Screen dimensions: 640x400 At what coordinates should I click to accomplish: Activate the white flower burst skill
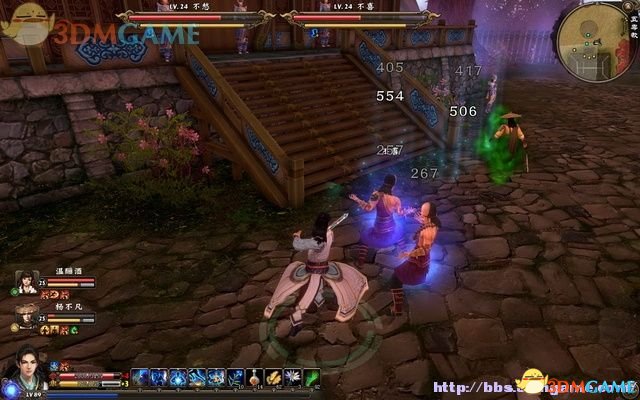click(x=293, y=377)
